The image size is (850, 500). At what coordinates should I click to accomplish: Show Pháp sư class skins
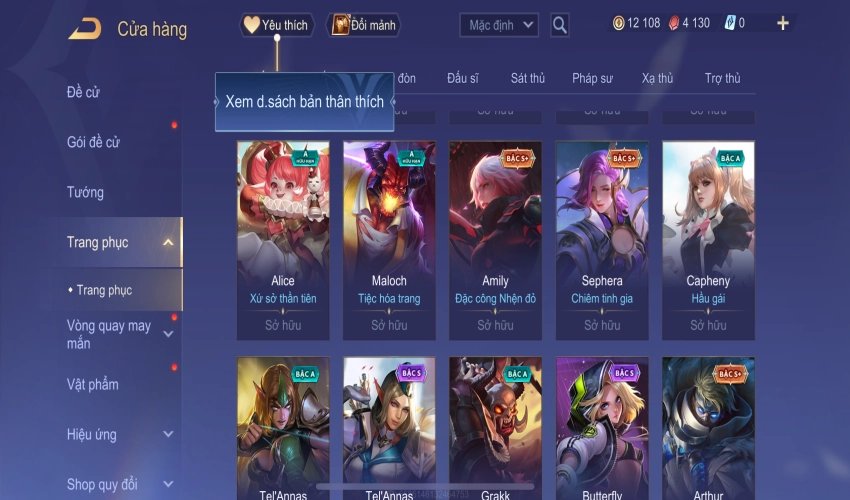pos(592,78)
